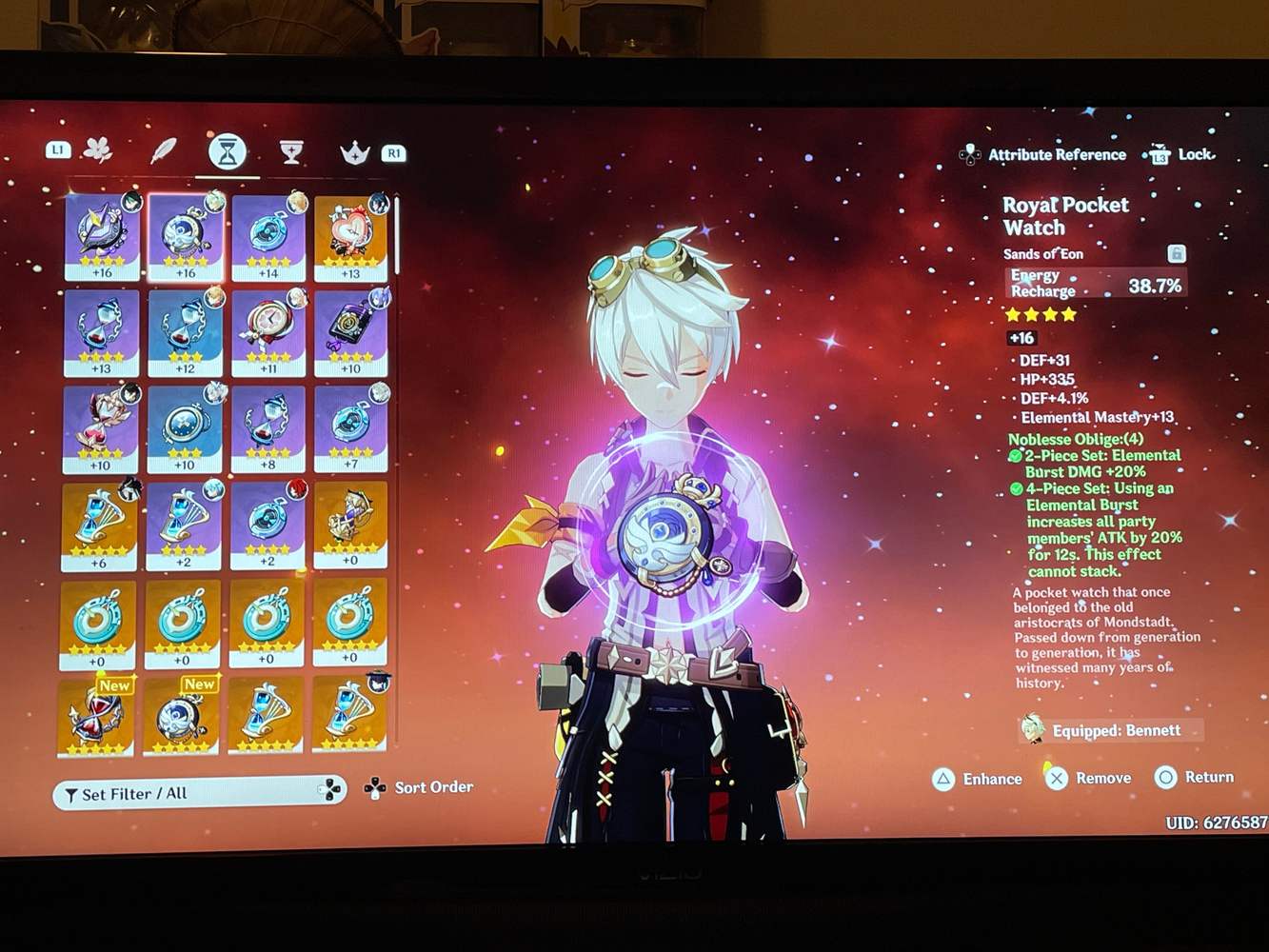Switch to the Goblet of Eonothem tab
Screen dimensions: 1269x952
(291, 149)
